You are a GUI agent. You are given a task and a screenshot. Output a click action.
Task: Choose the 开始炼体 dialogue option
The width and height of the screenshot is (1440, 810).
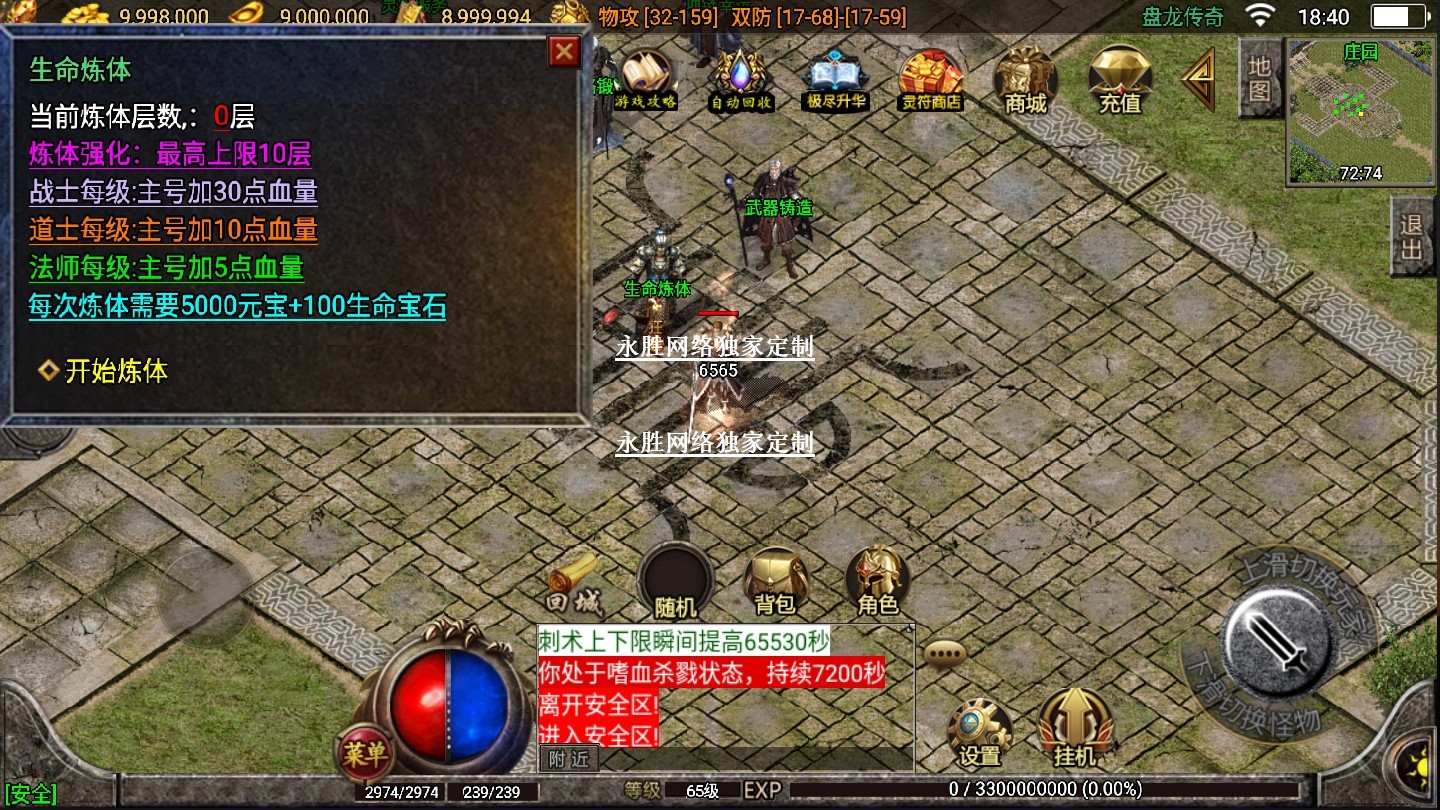pyautogui.click(x=115, y=371)
